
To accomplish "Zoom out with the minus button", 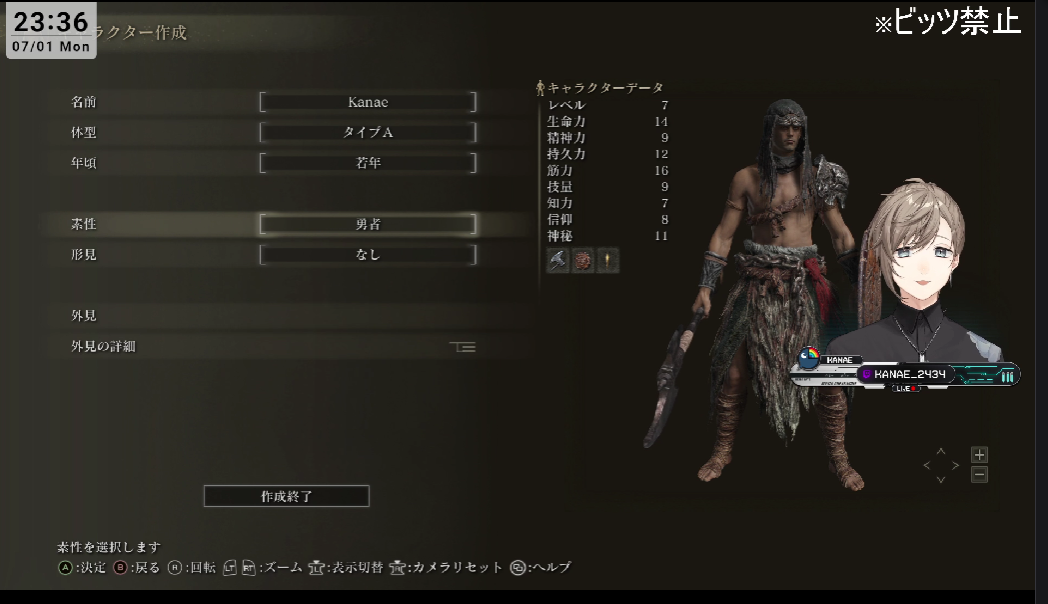I will [979, 475].
